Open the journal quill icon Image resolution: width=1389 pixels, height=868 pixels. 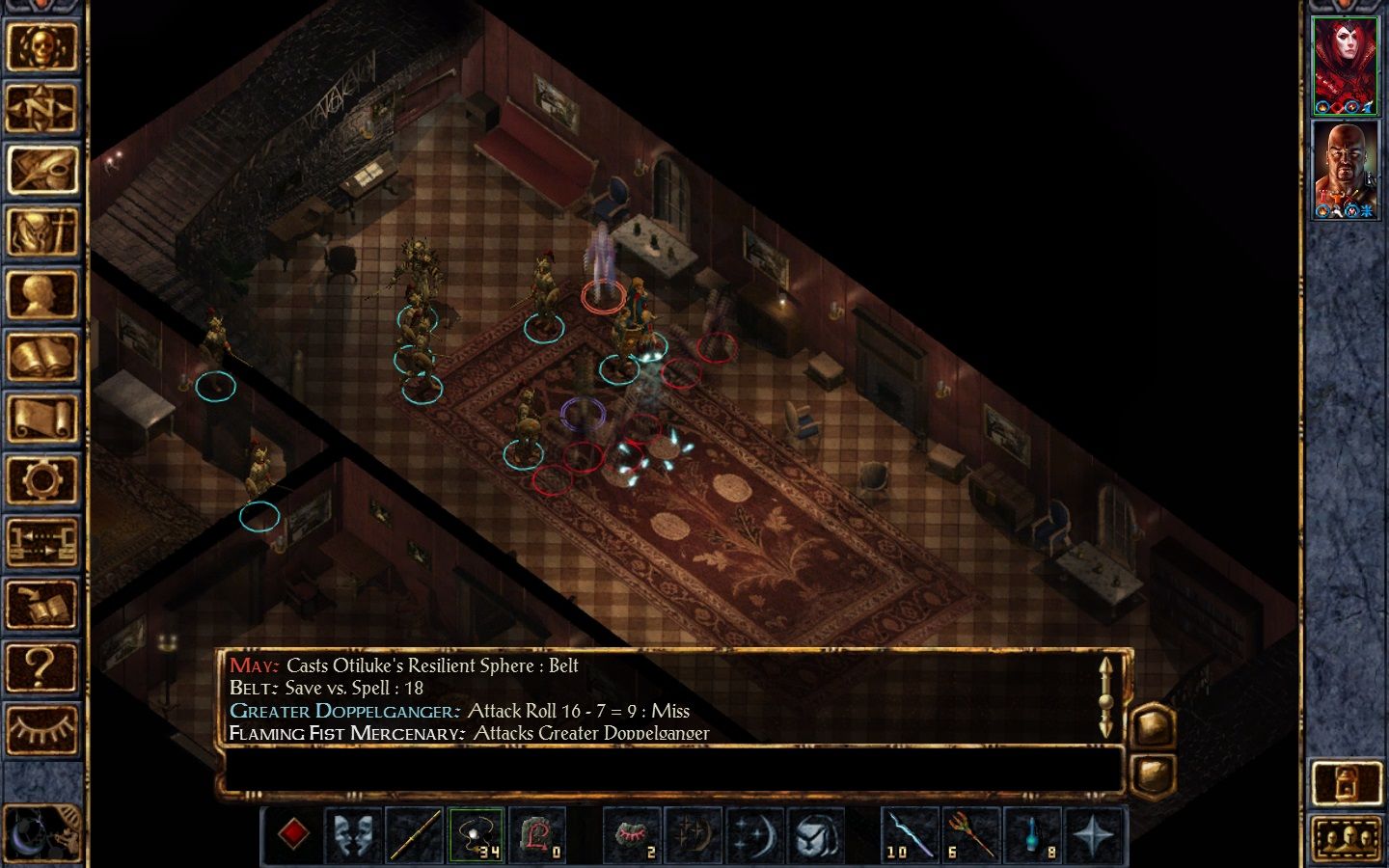41,171
